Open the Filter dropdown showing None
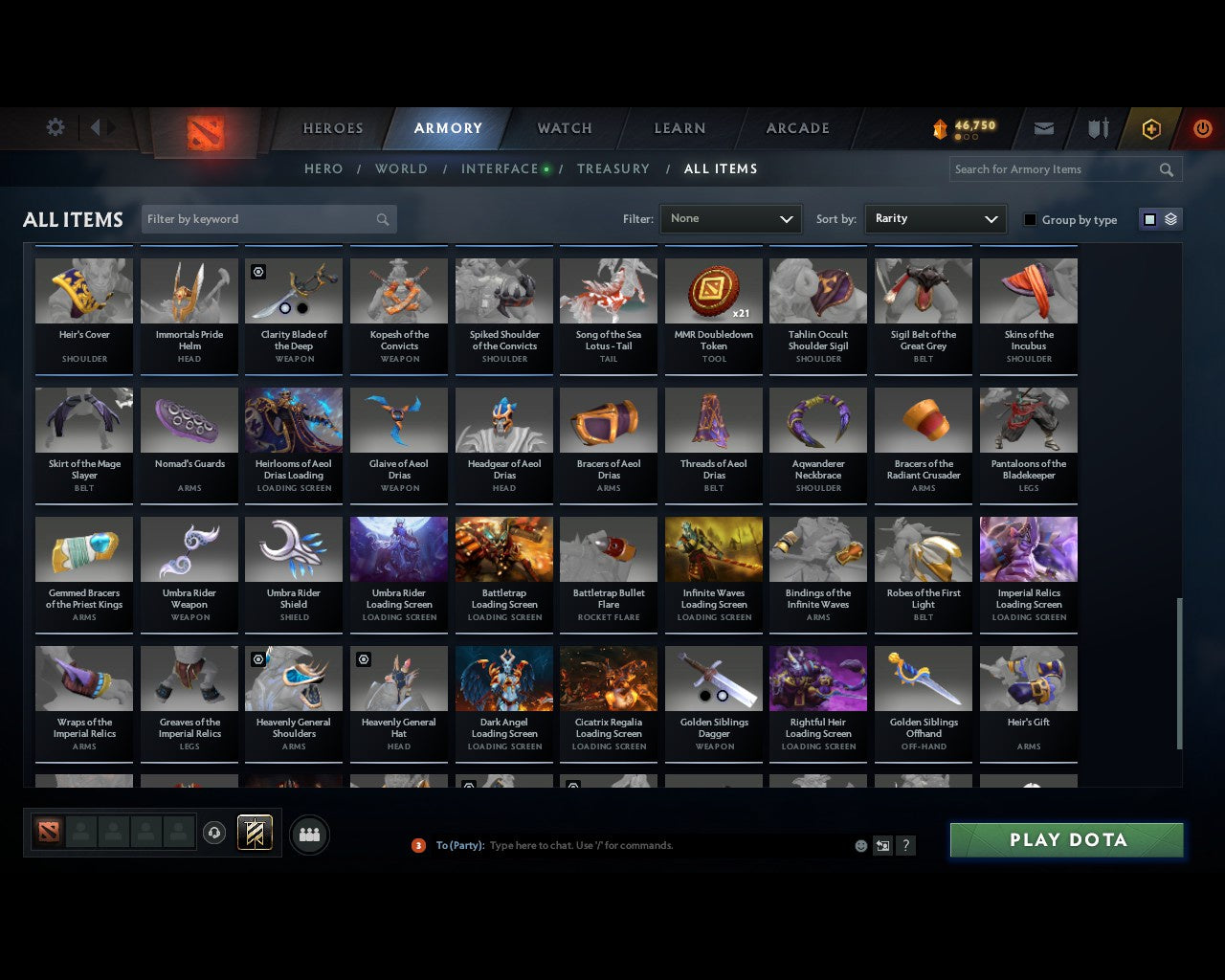 point(730,218)
